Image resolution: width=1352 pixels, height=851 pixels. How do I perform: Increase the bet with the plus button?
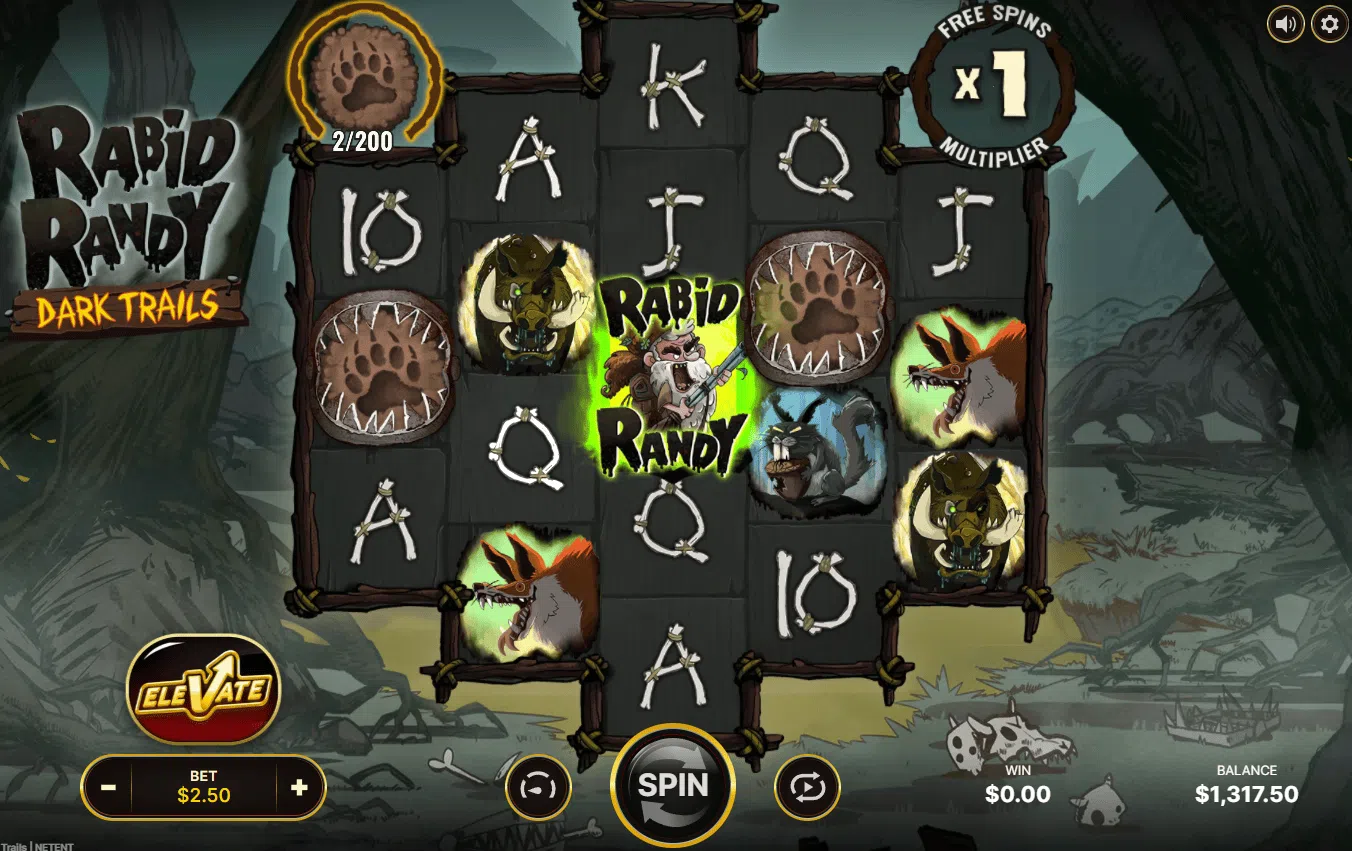(298, 788)
